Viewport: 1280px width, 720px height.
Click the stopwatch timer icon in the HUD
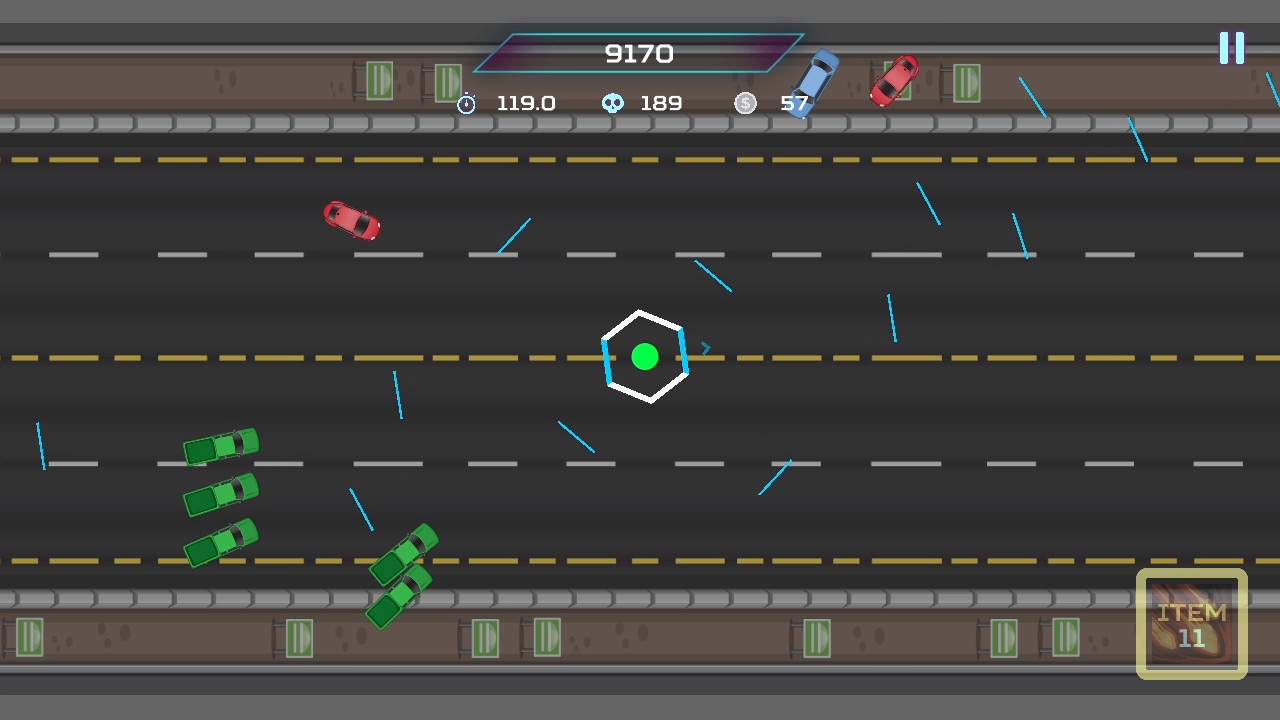(x=466, y=103)
